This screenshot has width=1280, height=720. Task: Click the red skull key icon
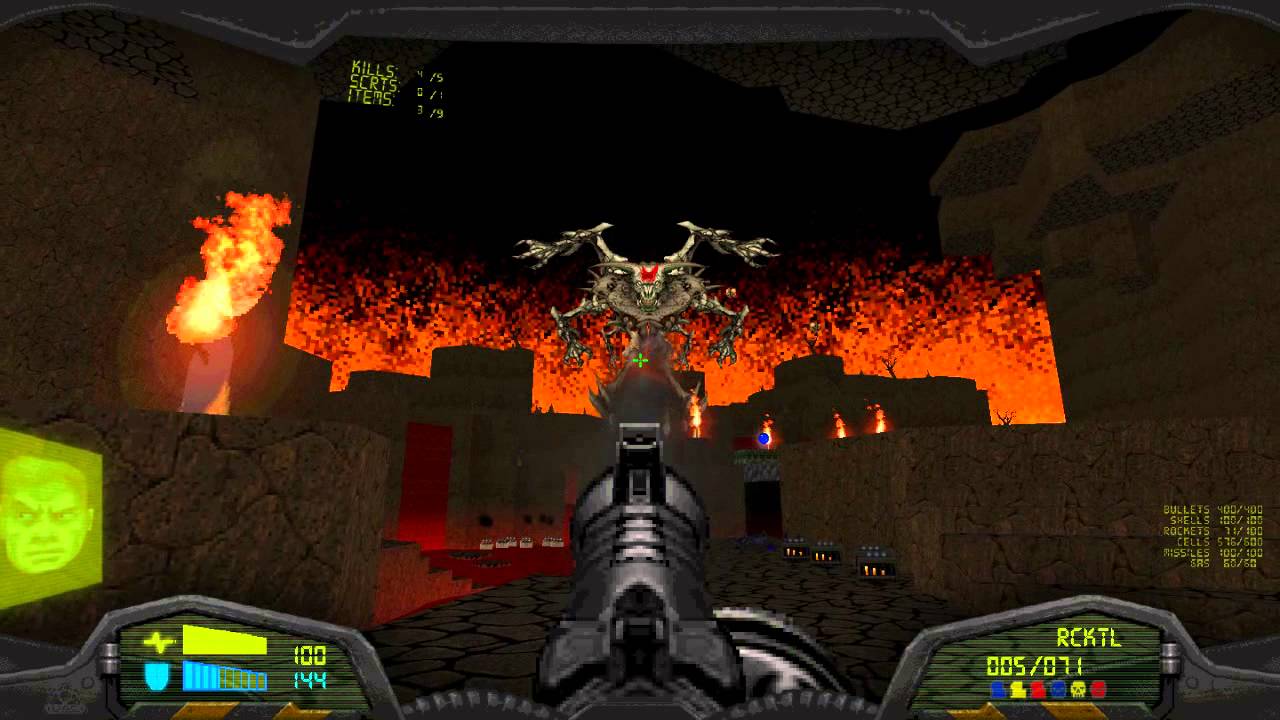pyautogui.click(x=1097, y=689)
